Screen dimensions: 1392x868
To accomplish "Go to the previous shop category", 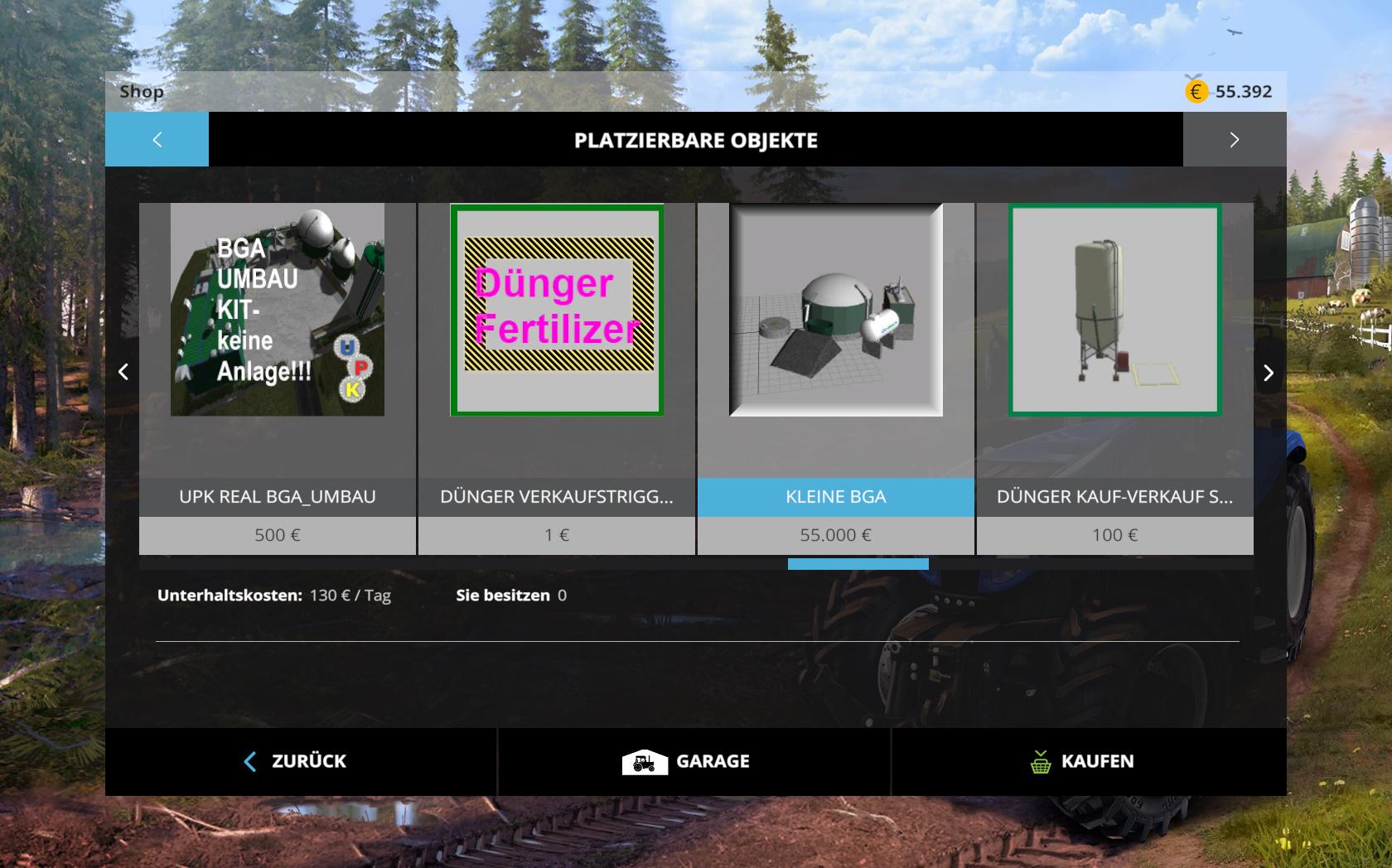I will tap(157, 140).
